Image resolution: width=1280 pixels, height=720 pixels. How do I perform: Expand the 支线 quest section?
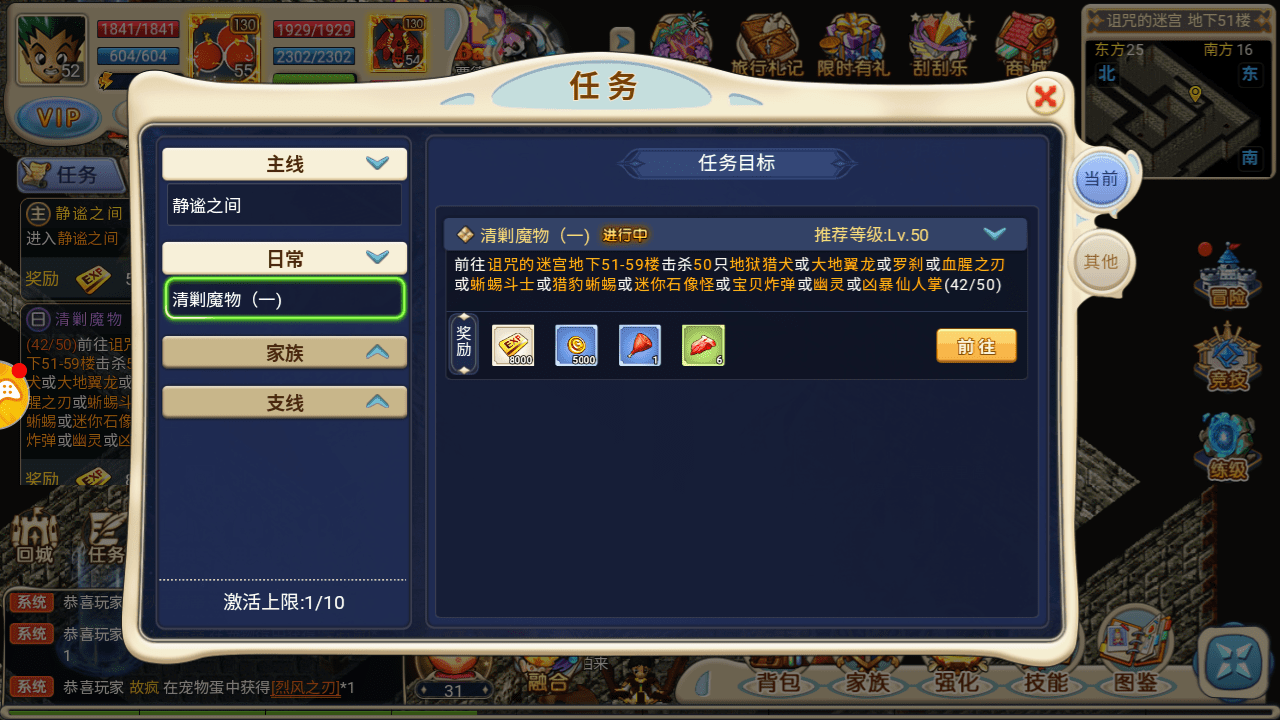(284, 401)
